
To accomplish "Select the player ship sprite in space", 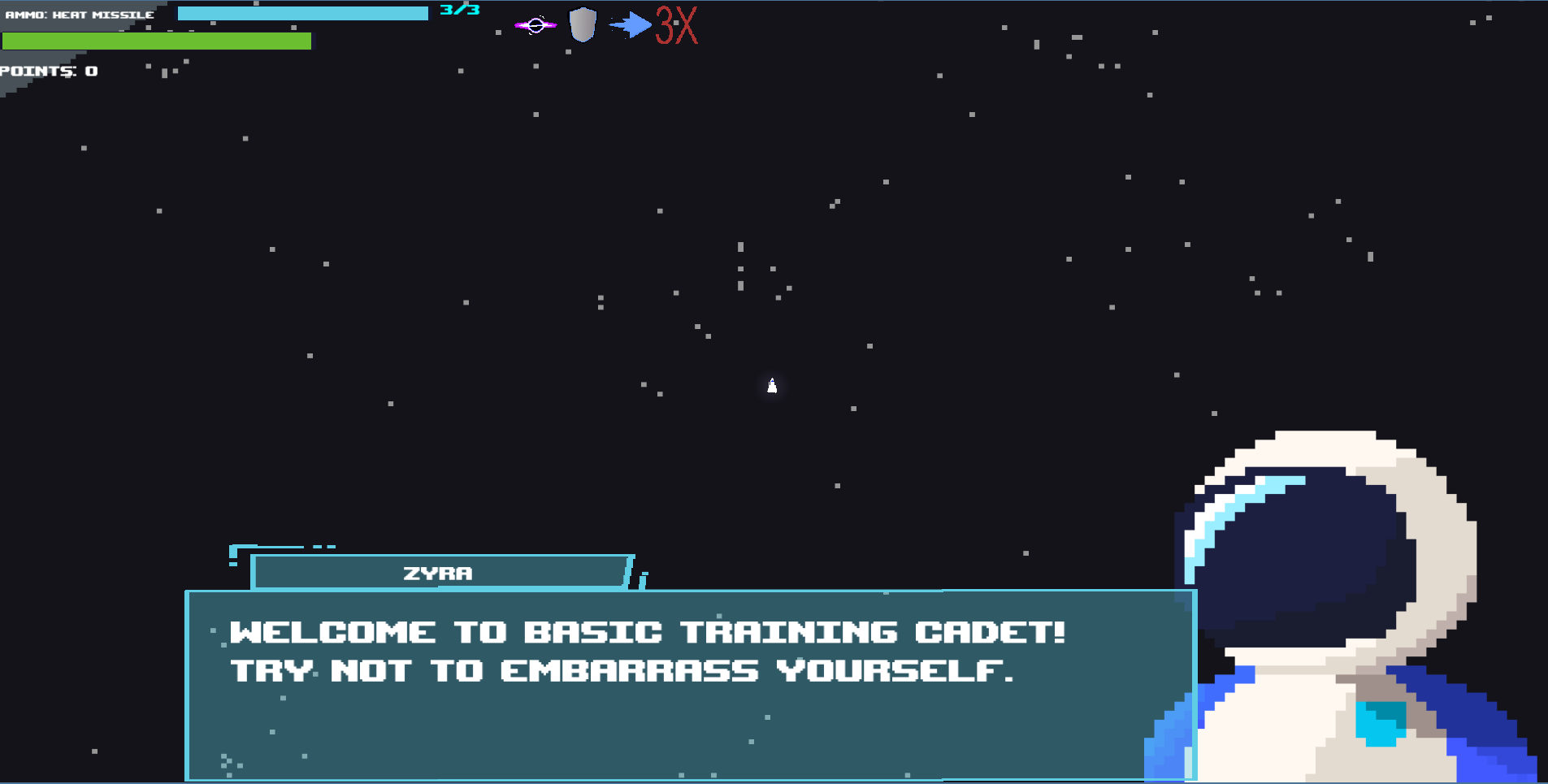I will click(x=770, y=386).
